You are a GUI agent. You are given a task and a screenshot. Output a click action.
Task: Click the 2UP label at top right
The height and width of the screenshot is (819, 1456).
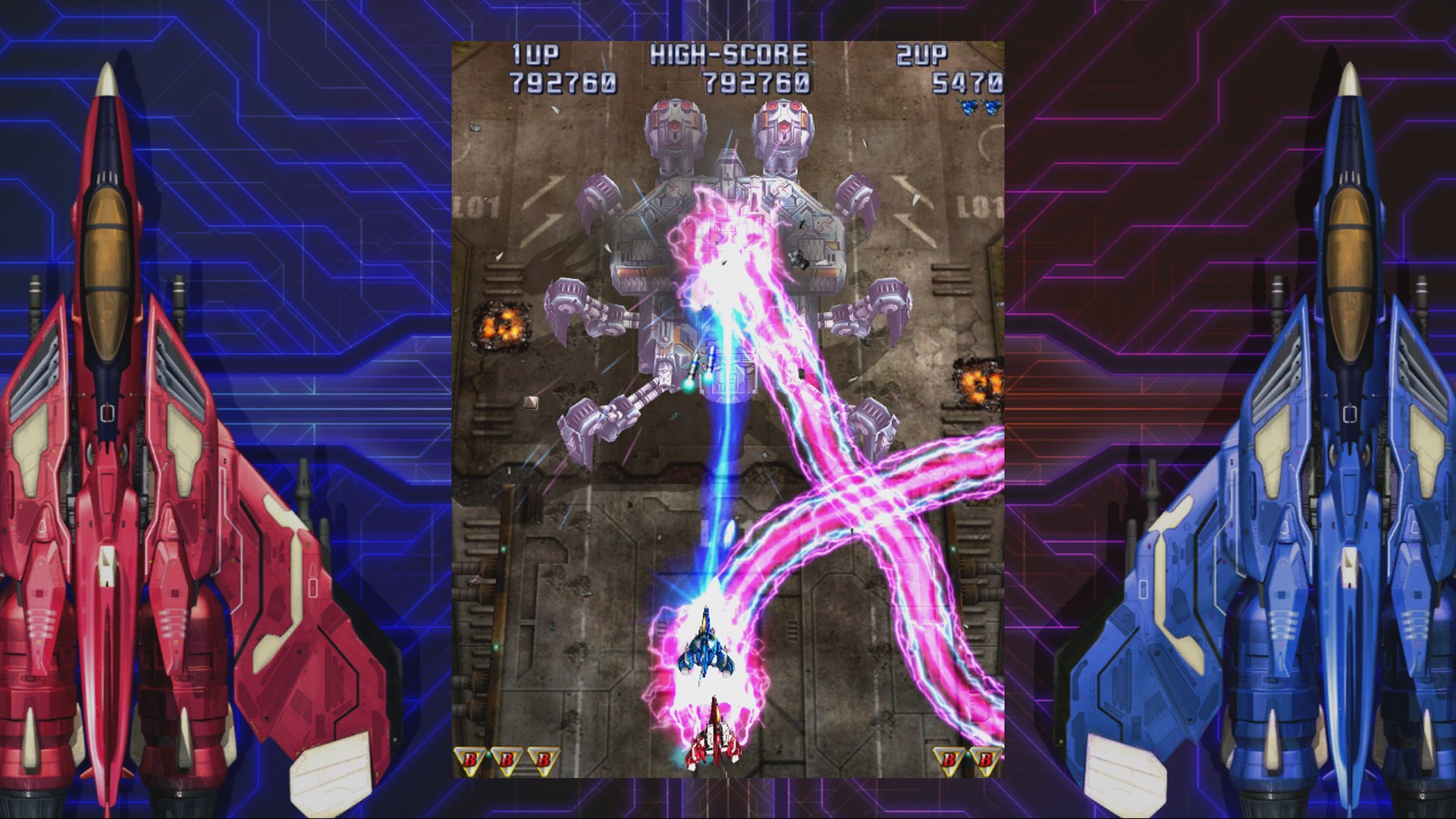click(921, 53)
